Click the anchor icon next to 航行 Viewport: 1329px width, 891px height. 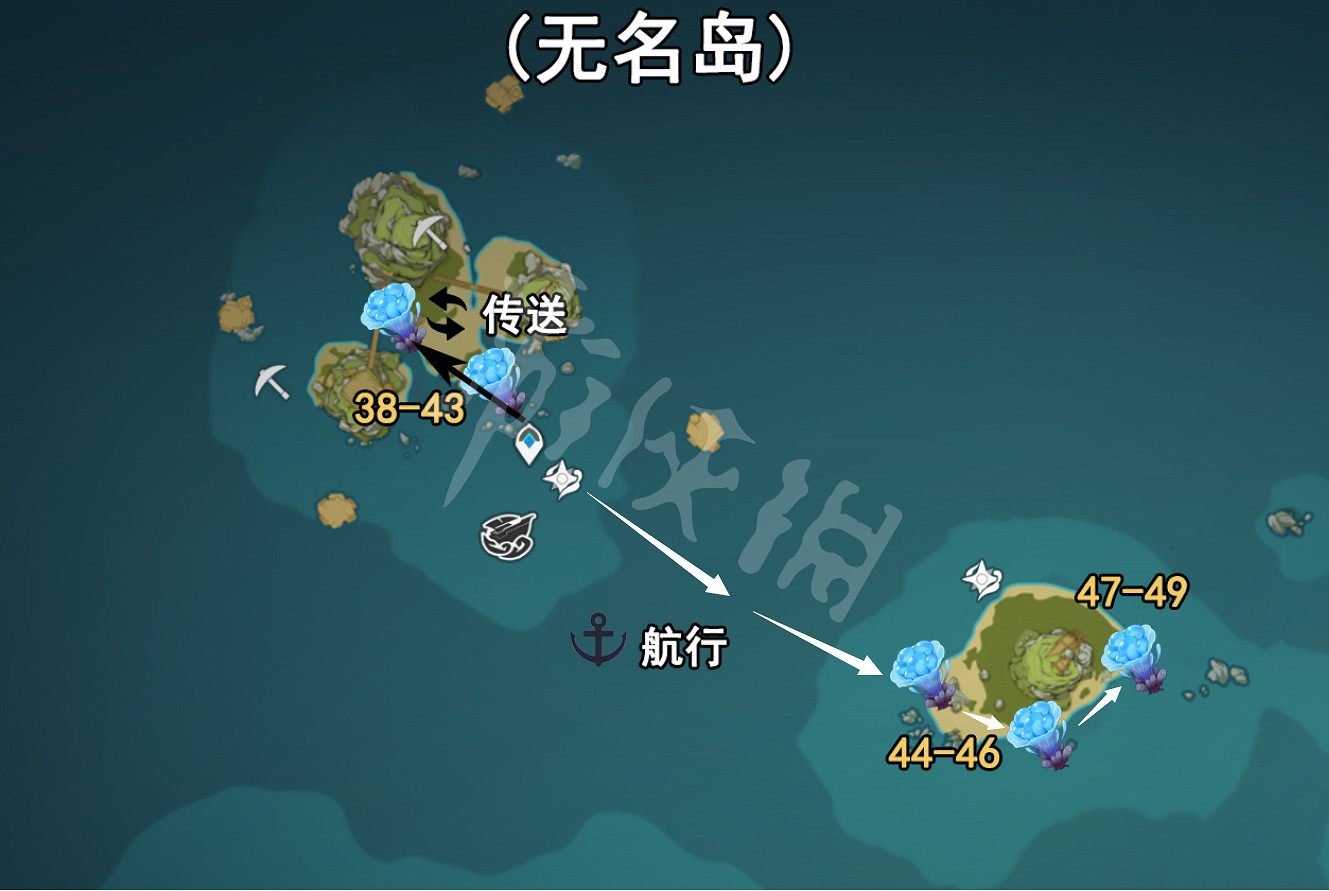click(x=596, y=639)
